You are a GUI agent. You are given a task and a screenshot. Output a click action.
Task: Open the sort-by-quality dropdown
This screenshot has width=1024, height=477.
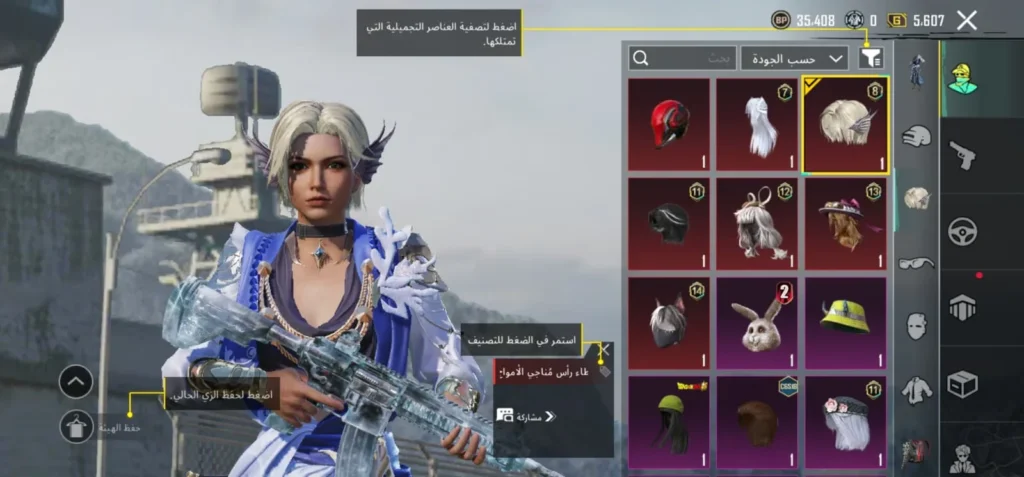[x=794, y=59]
